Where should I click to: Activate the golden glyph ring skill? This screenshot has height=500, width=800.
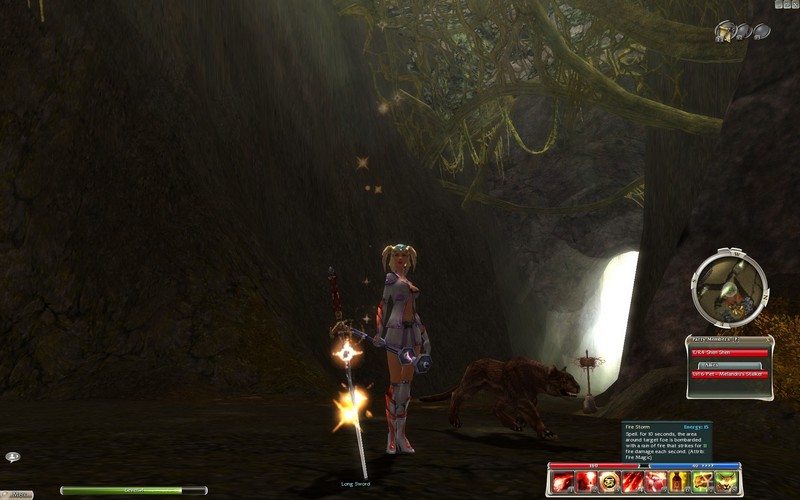pyautogui.click(x=609, y=483)
